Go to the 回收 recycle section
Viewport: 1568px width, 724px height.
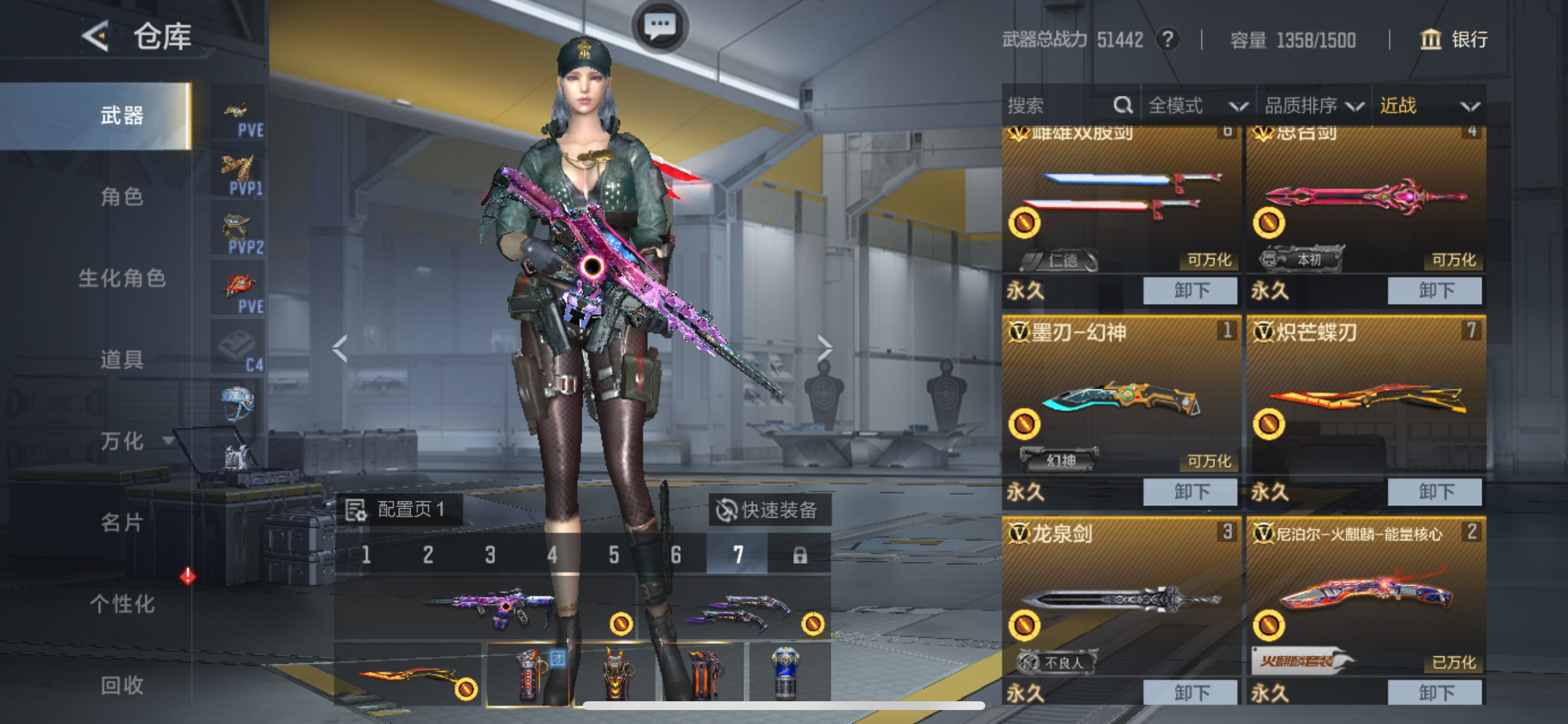click(121, 685)
